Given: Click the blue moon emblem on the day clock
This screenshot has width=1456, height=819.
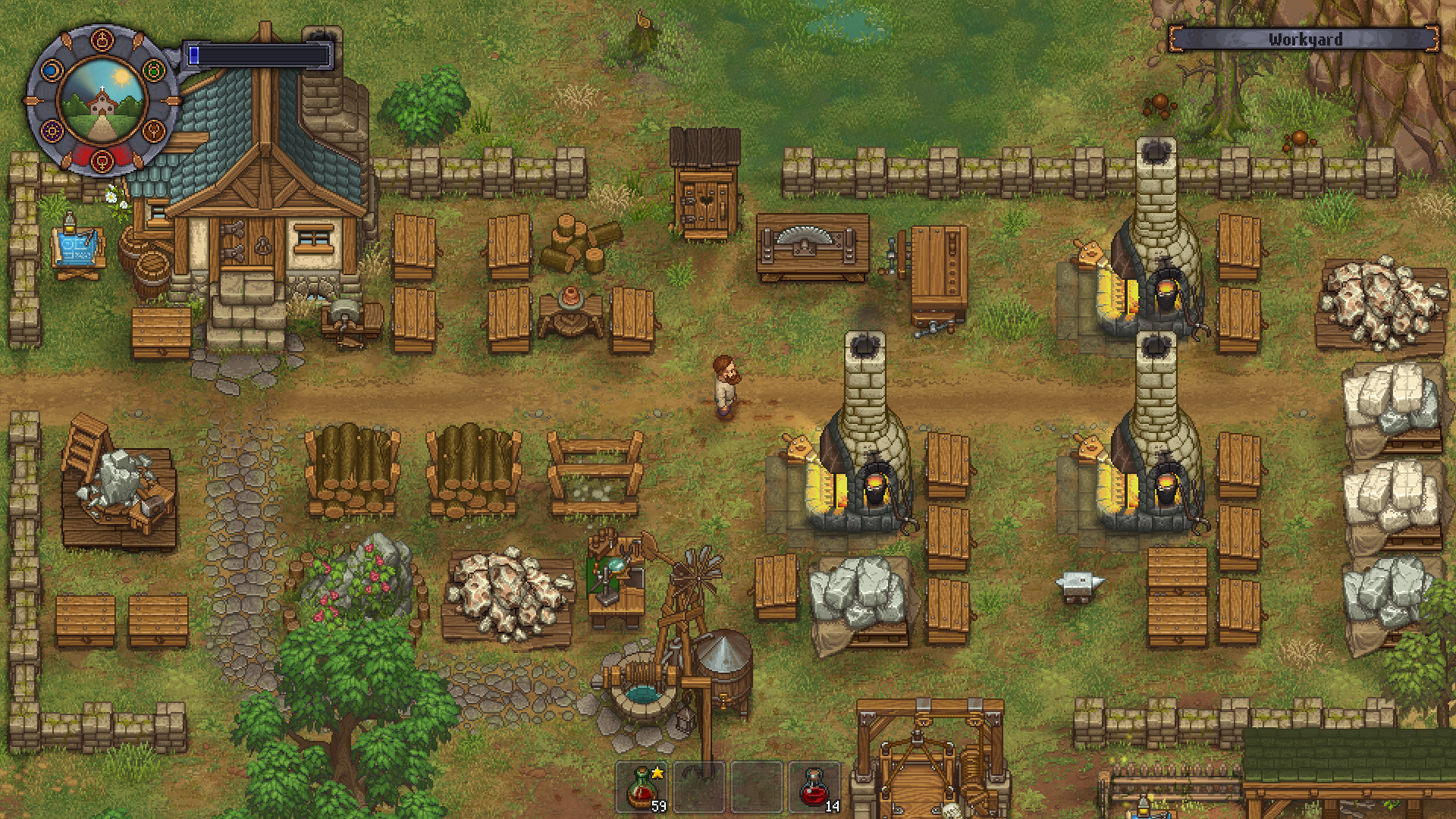Looking at the screenshot, I should [x=51, y=71].
